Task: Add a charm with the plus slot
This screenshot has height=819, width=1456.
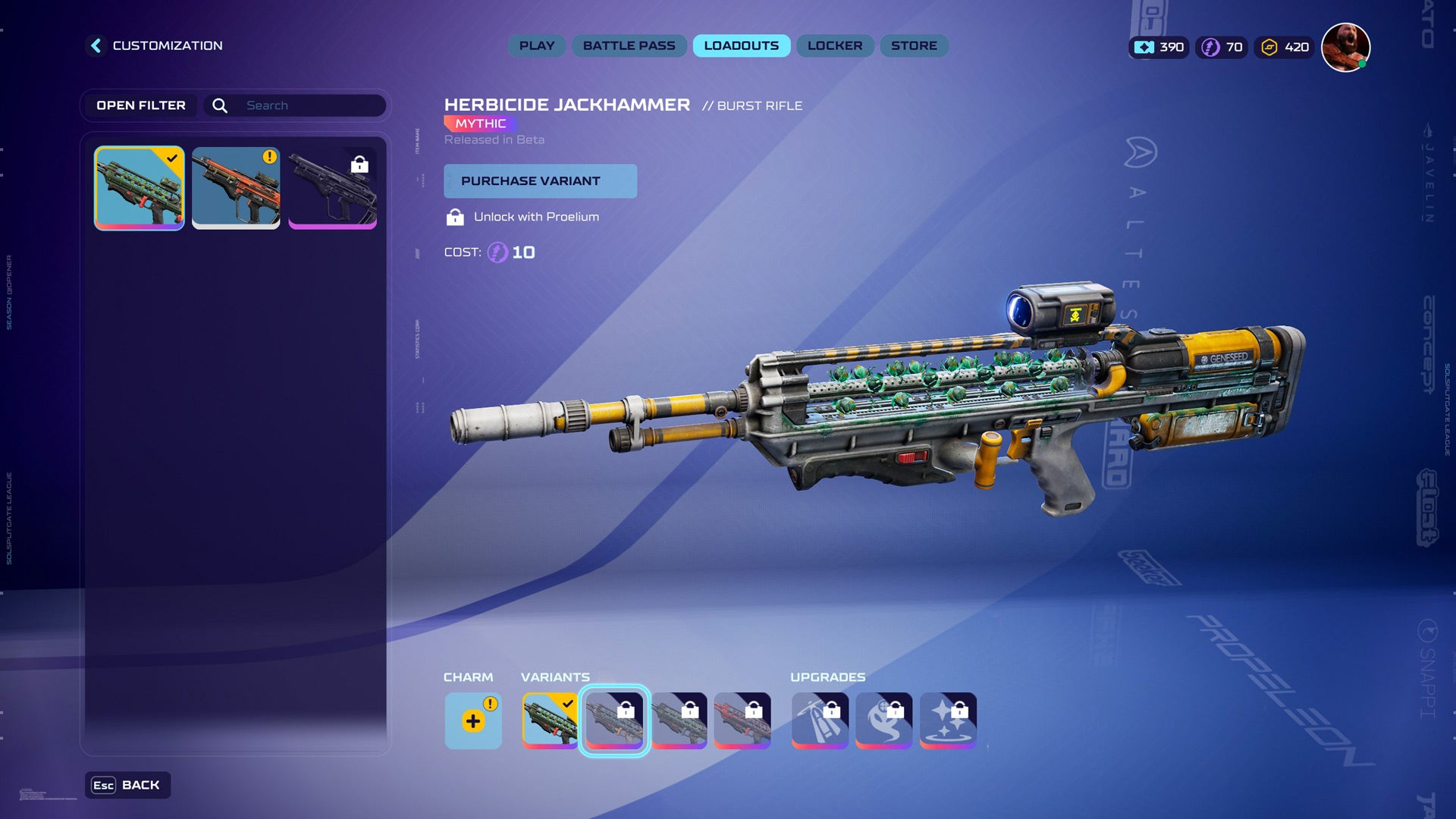Action: click(x=472, y=720)
